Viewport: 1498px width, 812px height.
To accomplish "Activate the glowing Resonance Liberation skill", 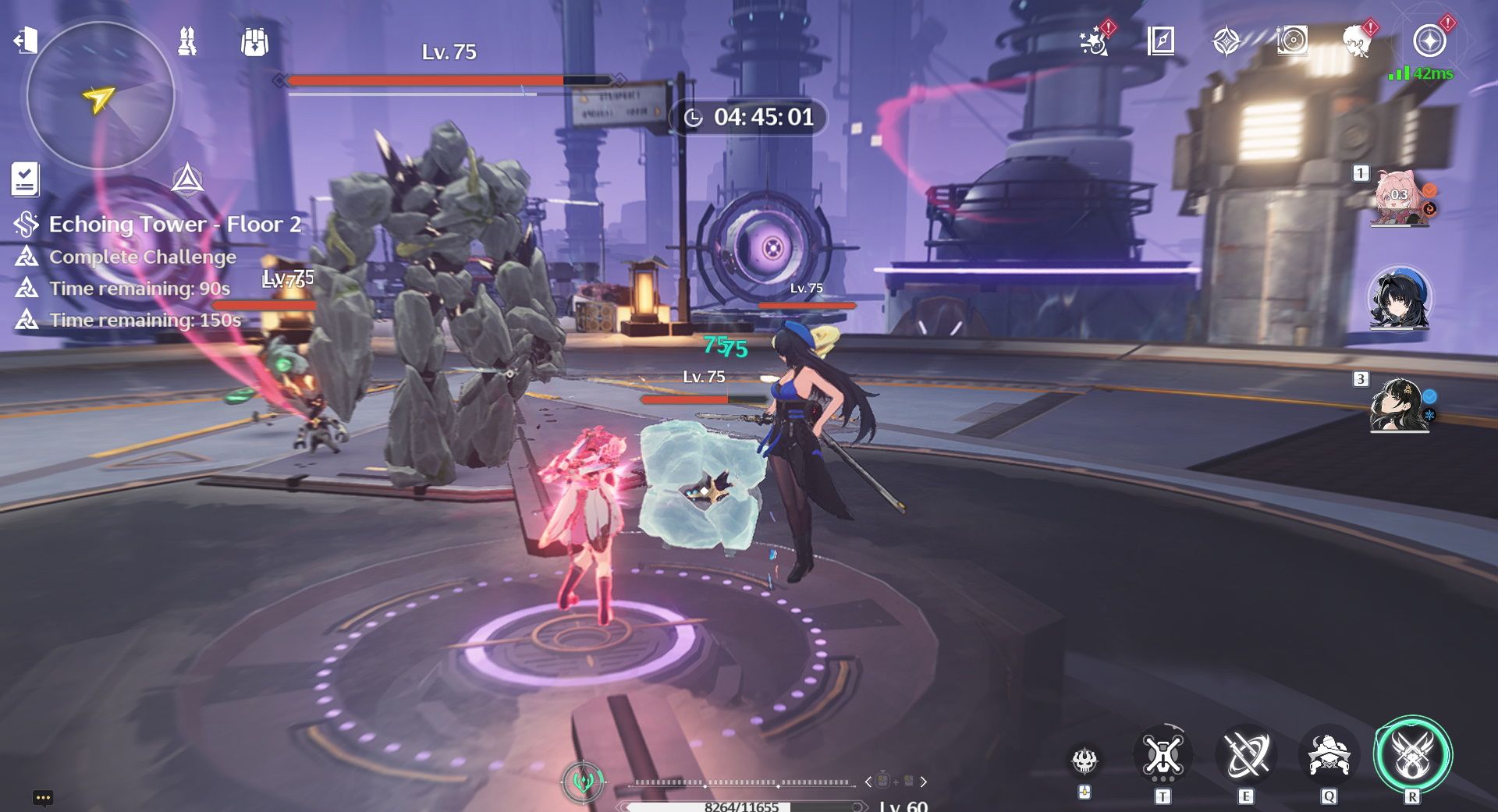I will [1412, 755].
